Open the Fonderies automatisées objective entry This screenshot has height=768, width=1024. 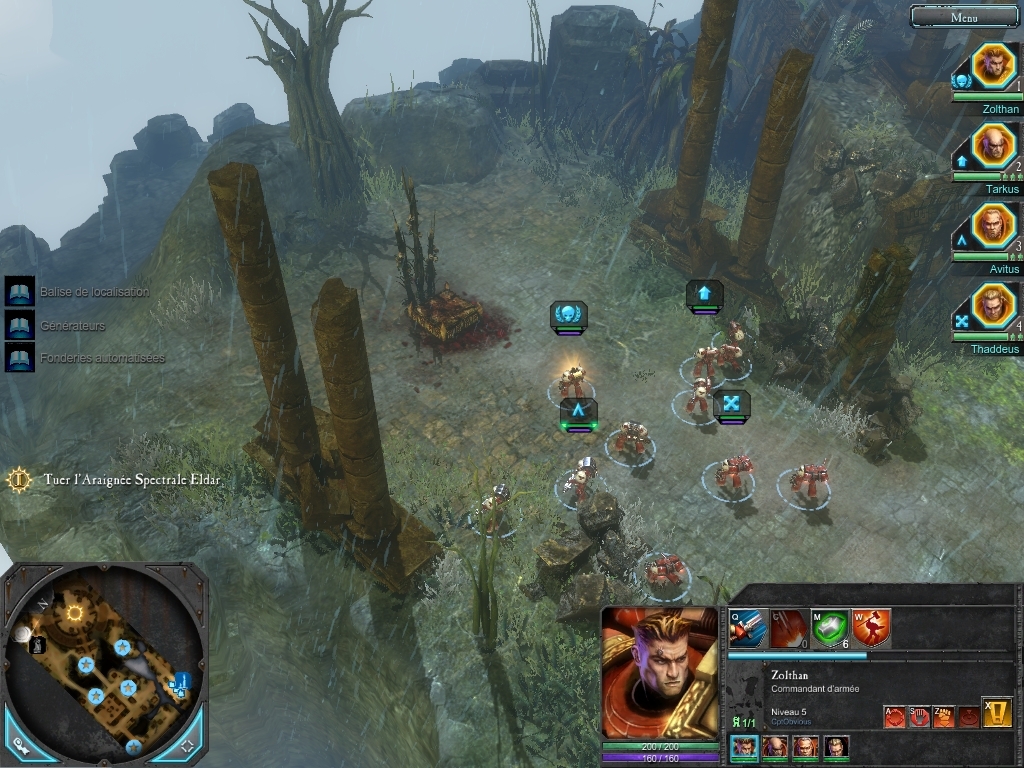(x=20, y=358)
